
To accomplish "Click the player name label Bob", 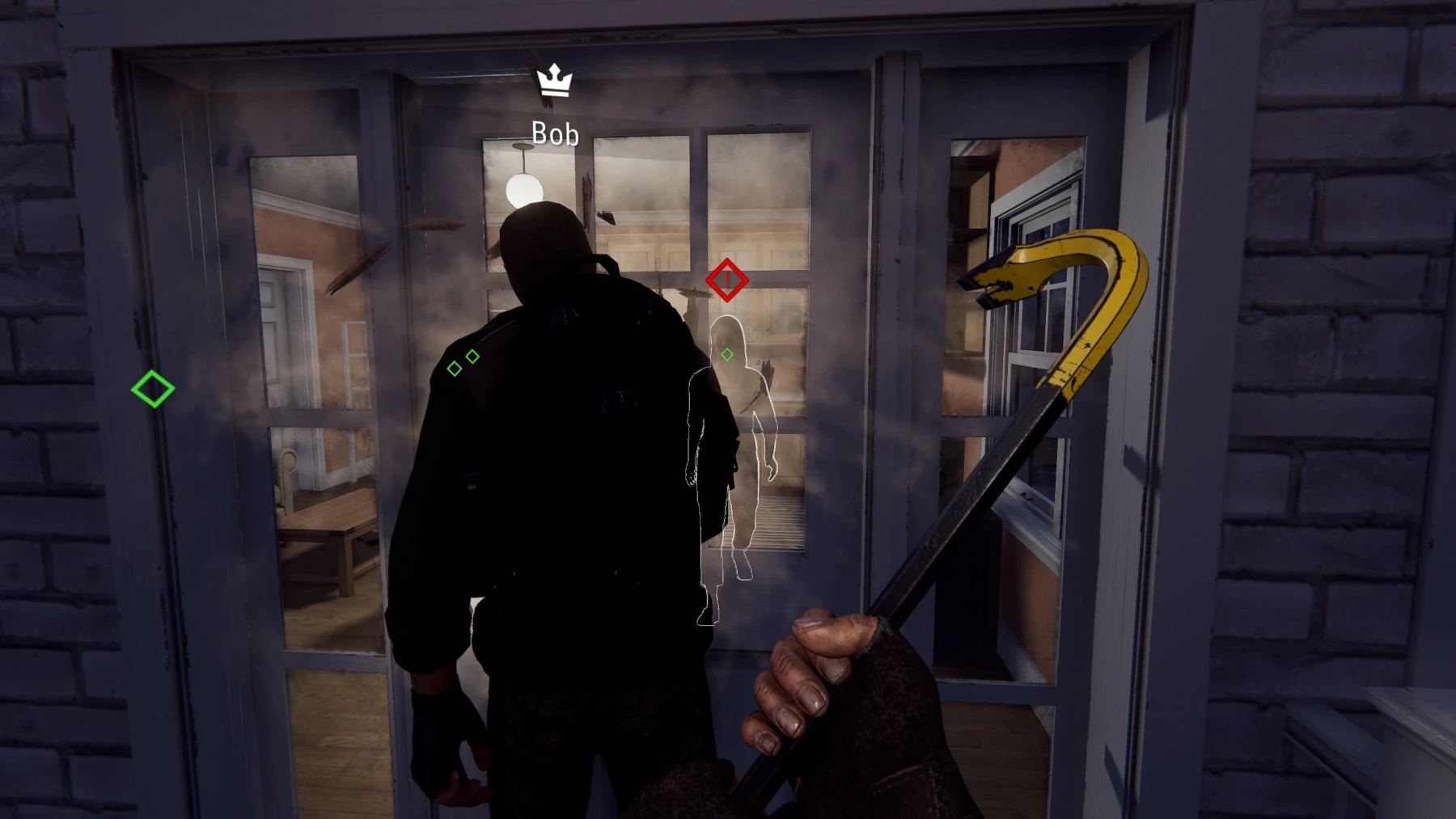I will (554, 133).
